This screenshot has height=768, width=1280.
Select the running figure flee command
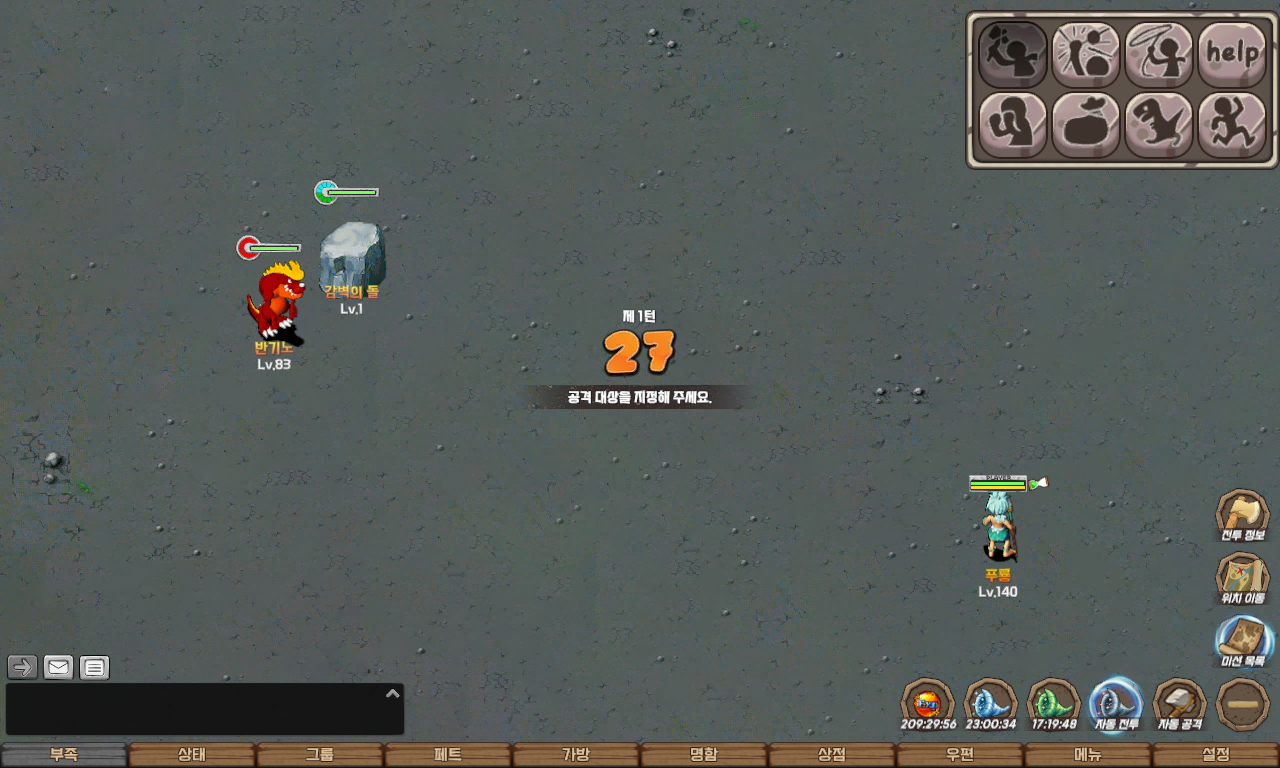[1232, 125]
